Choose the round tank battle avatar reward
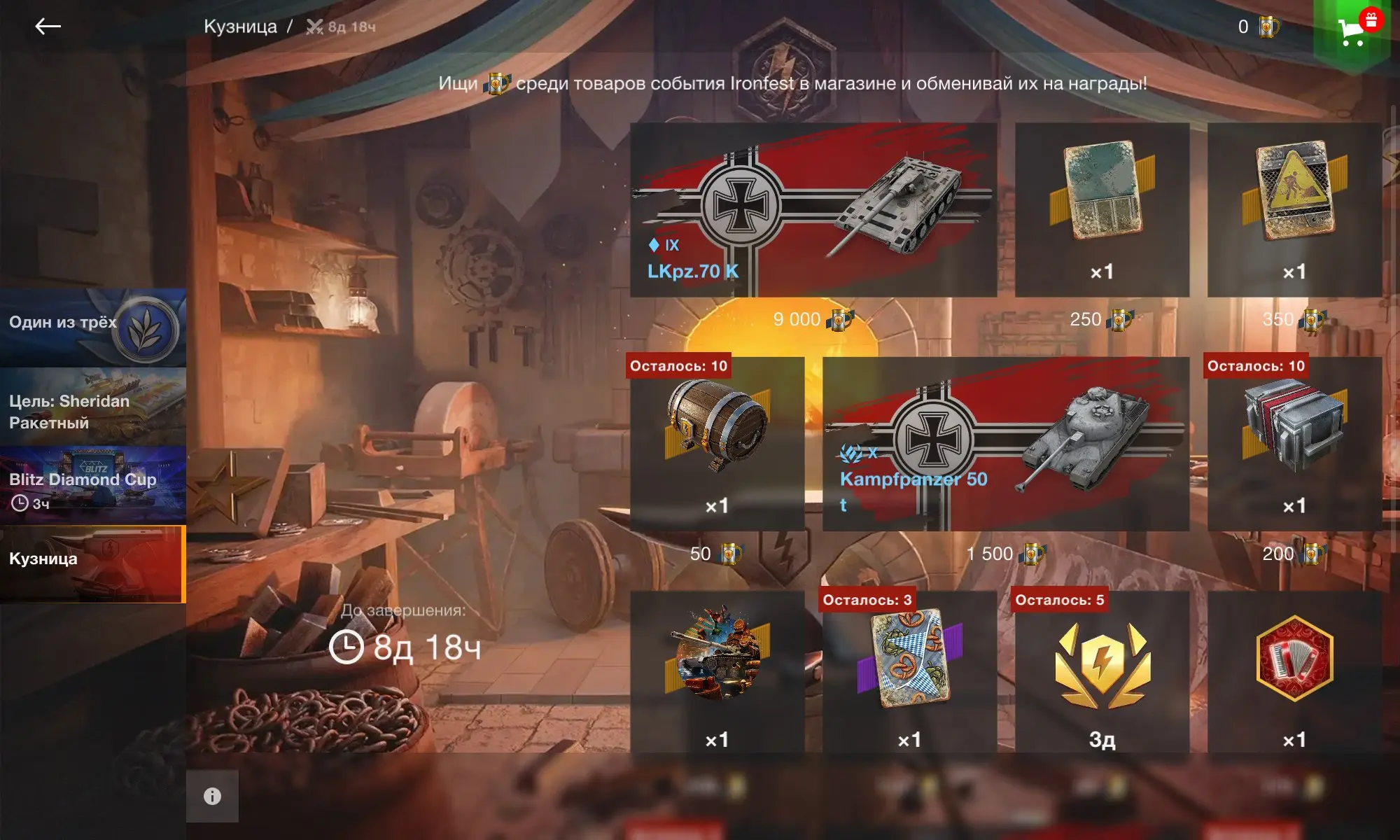1400x840 pixels. coord(717,672)
